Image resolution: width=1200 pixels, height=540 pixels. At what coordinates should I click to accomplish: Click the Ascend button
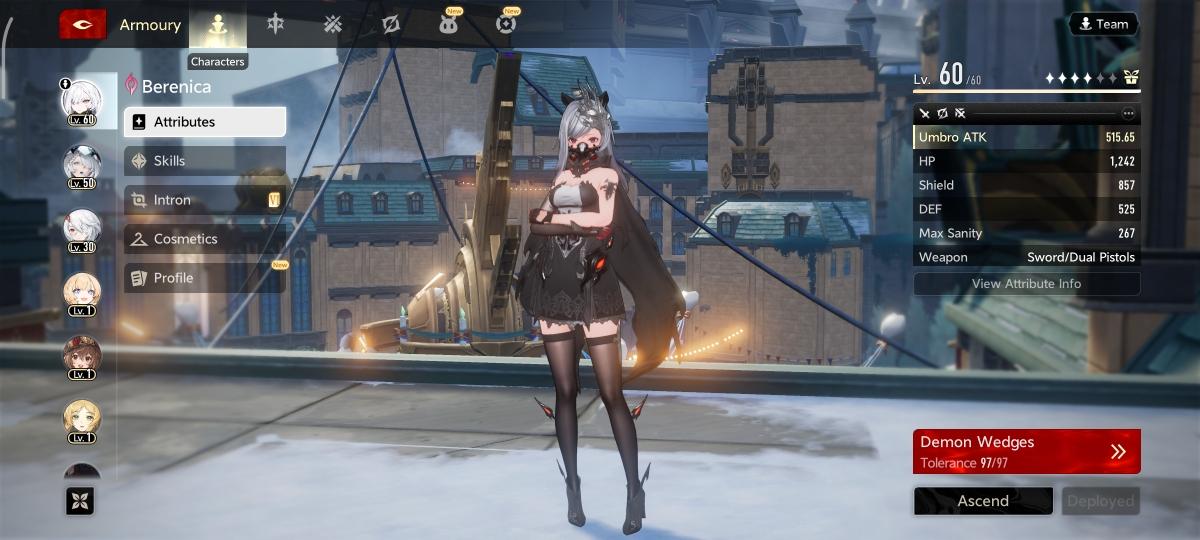(983, 501)
